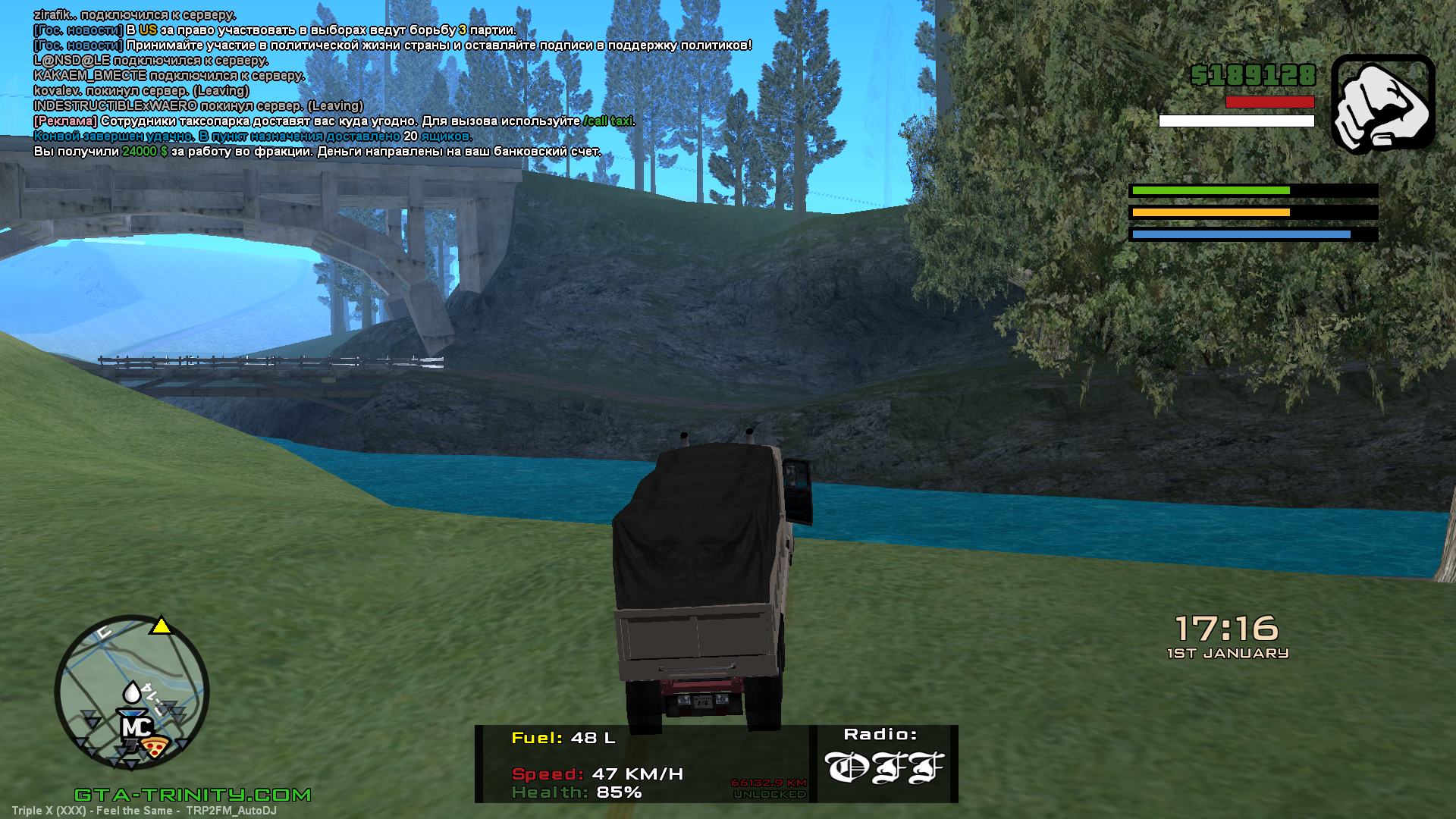Viewport: 1456px width, 819px height.
Task: Click the fist weapon icon
Action: pos(1382,104)
